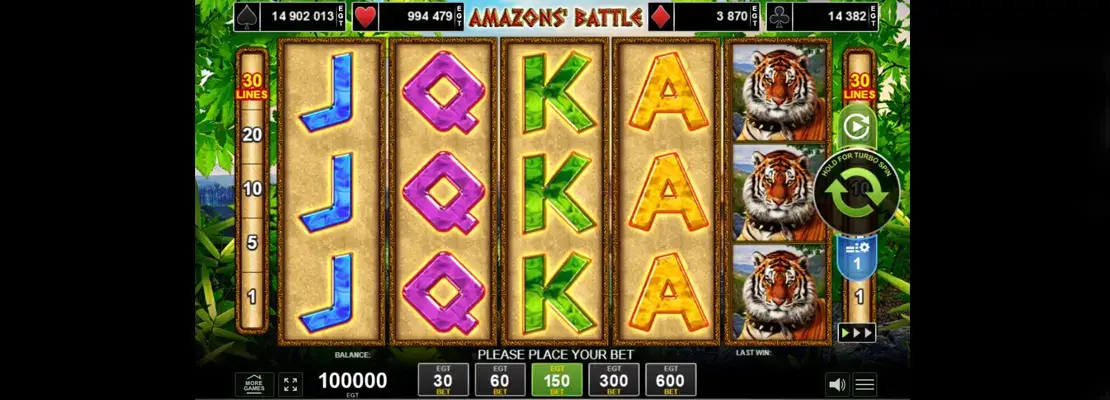Pick the 600 EGT bet
This screenshot has width=1110, height=400.
pos(671,380)
